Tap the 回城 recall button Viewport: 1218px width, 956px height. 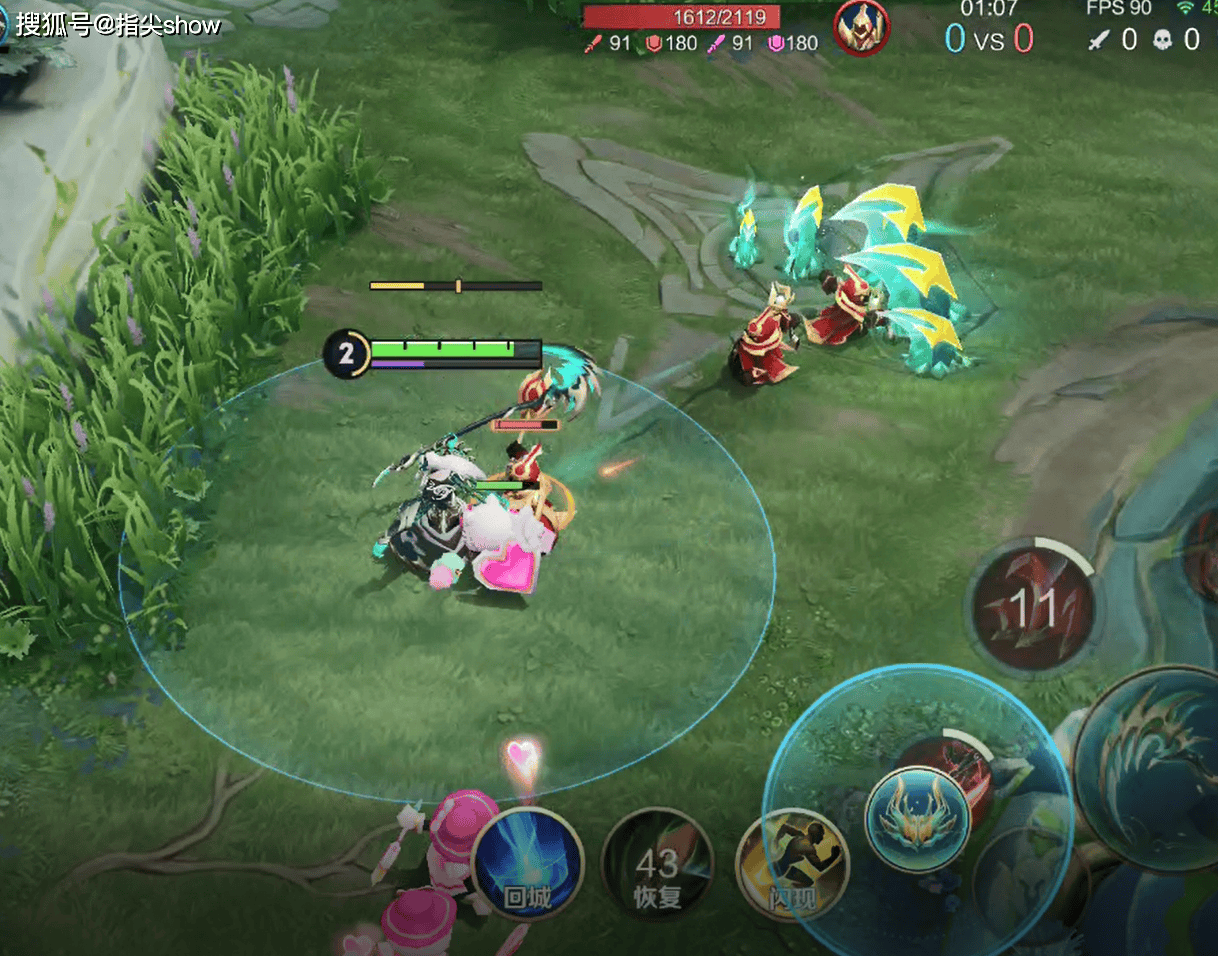click(x=527, y=863)
